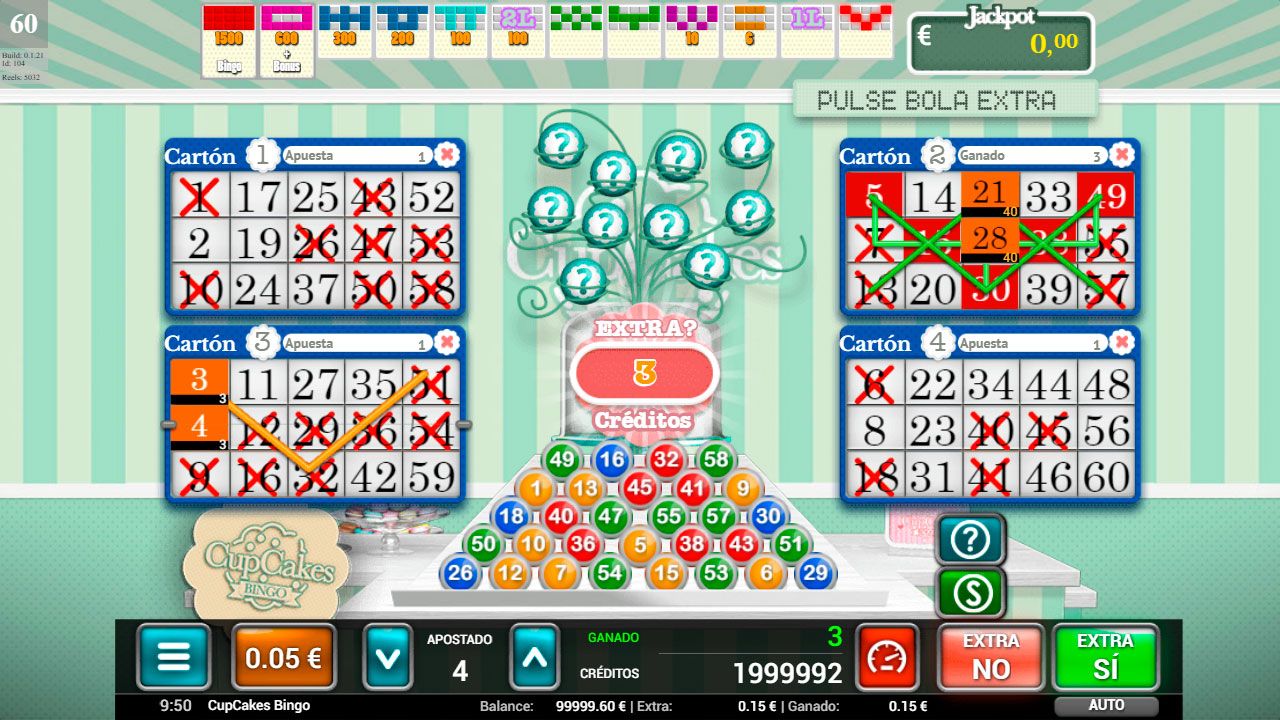This screenshot has height=720, width=1280.
Task: Disable Cartón 4 with its flower X
Action: [x=1121, y=342]
